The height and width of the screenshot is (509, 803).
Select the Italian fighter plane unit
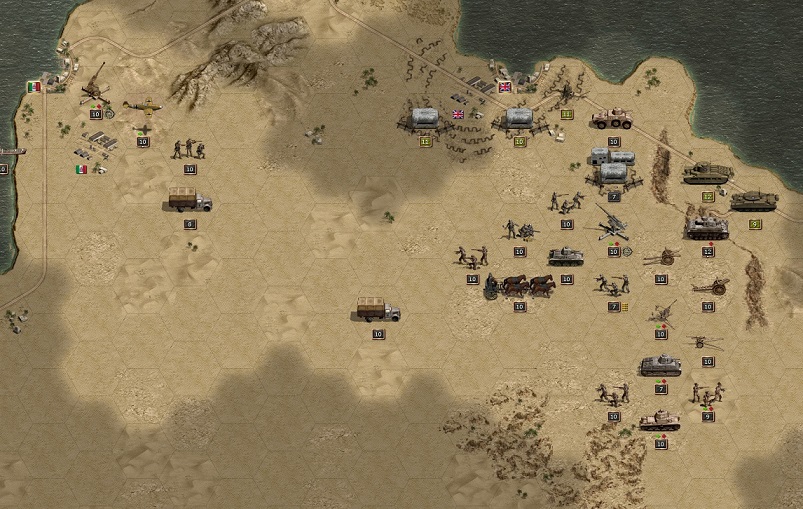141,107
